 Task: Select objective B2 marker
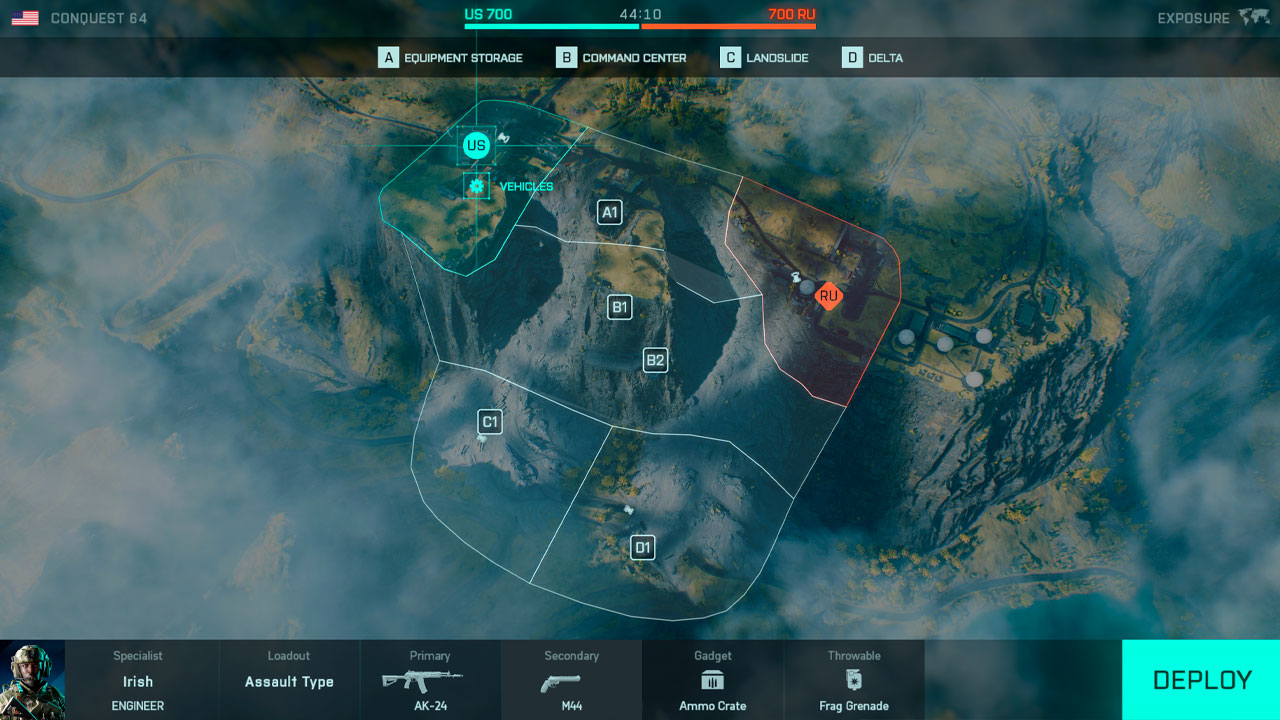[655, 360]
